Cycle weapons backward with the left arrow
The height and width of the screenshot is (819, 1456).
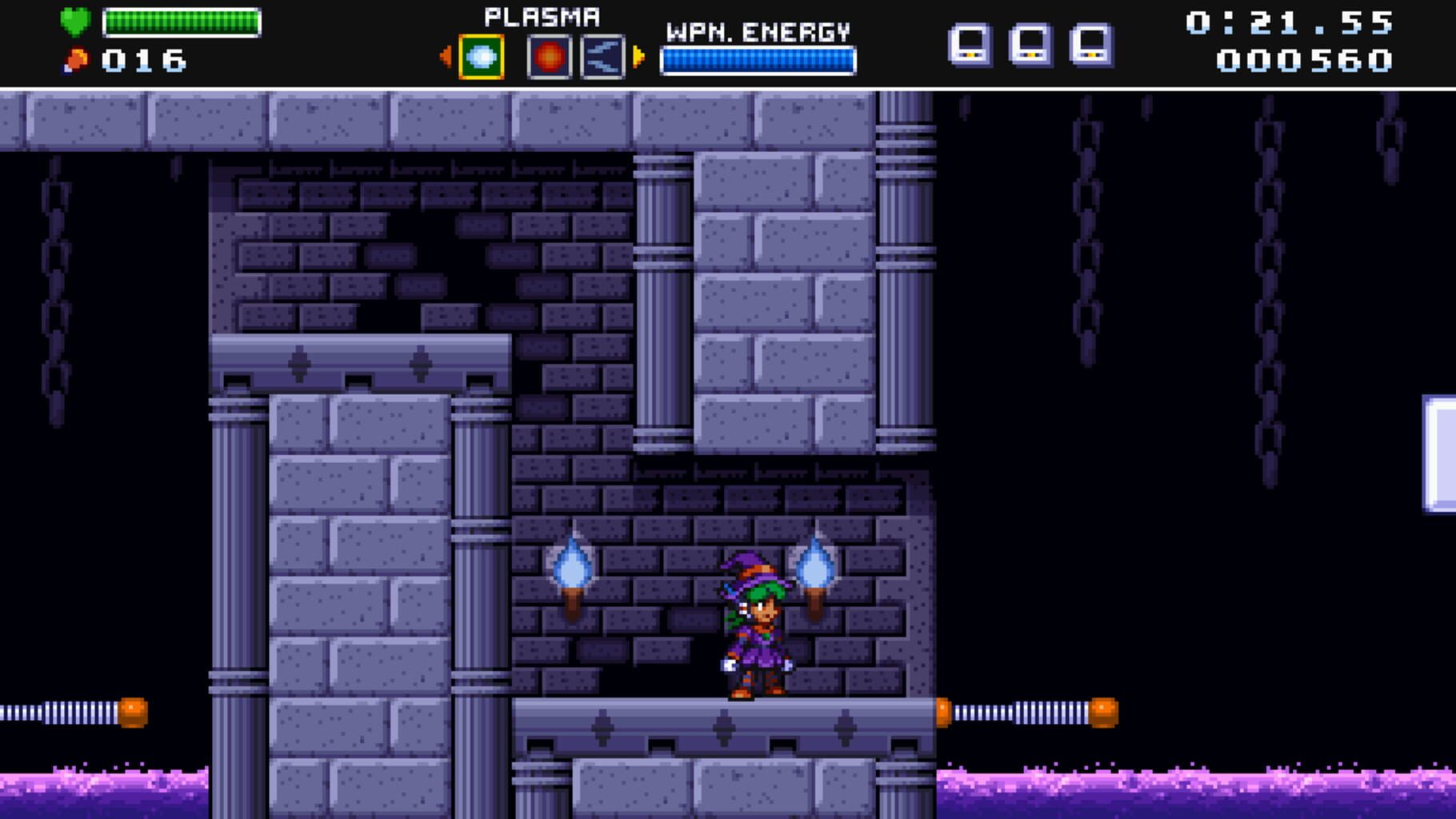pos(447,56)
